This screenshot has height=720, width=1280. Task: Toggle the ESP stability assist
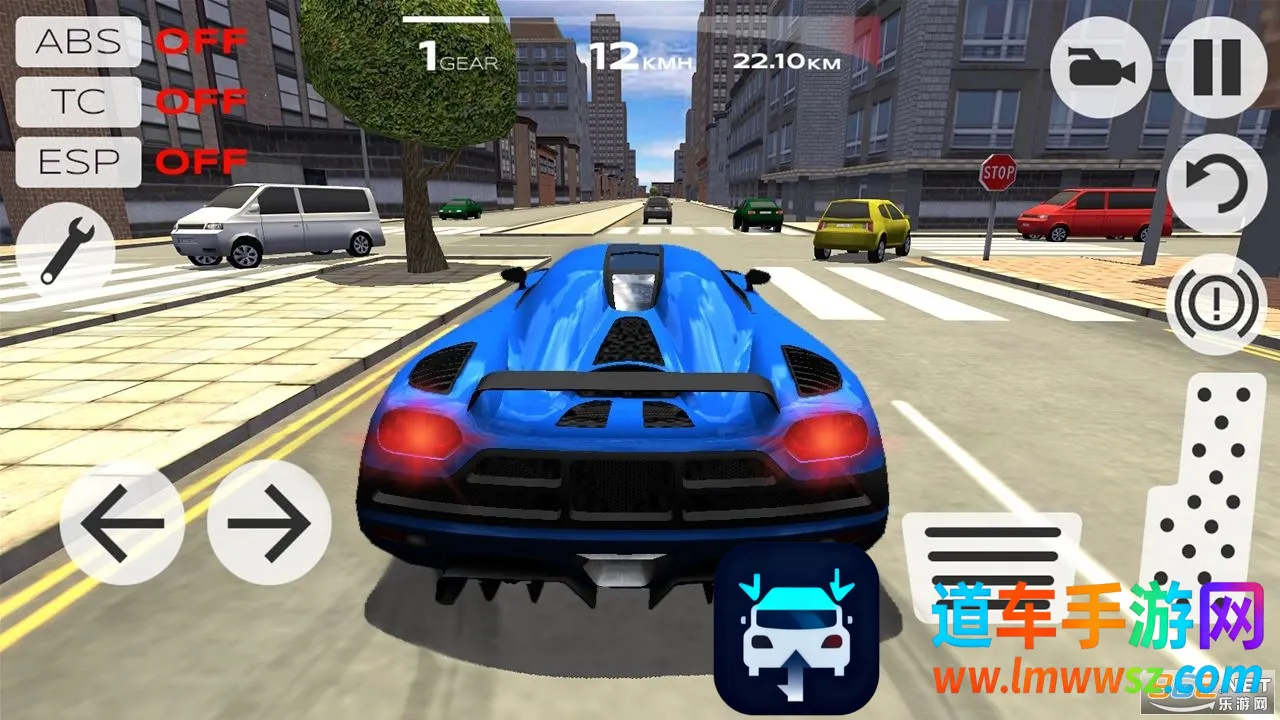[79, 161]
